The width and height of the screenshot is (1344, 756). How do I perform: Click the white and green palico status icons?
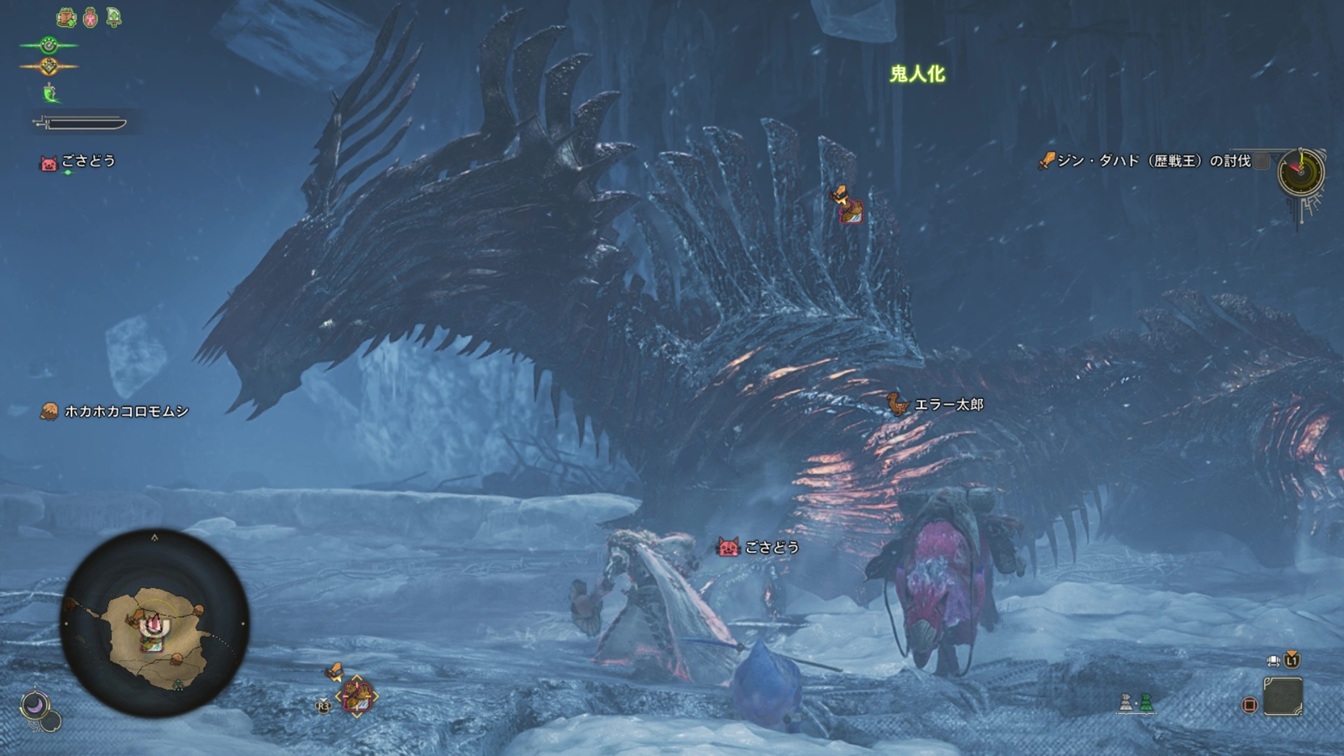coord(1137,703)
